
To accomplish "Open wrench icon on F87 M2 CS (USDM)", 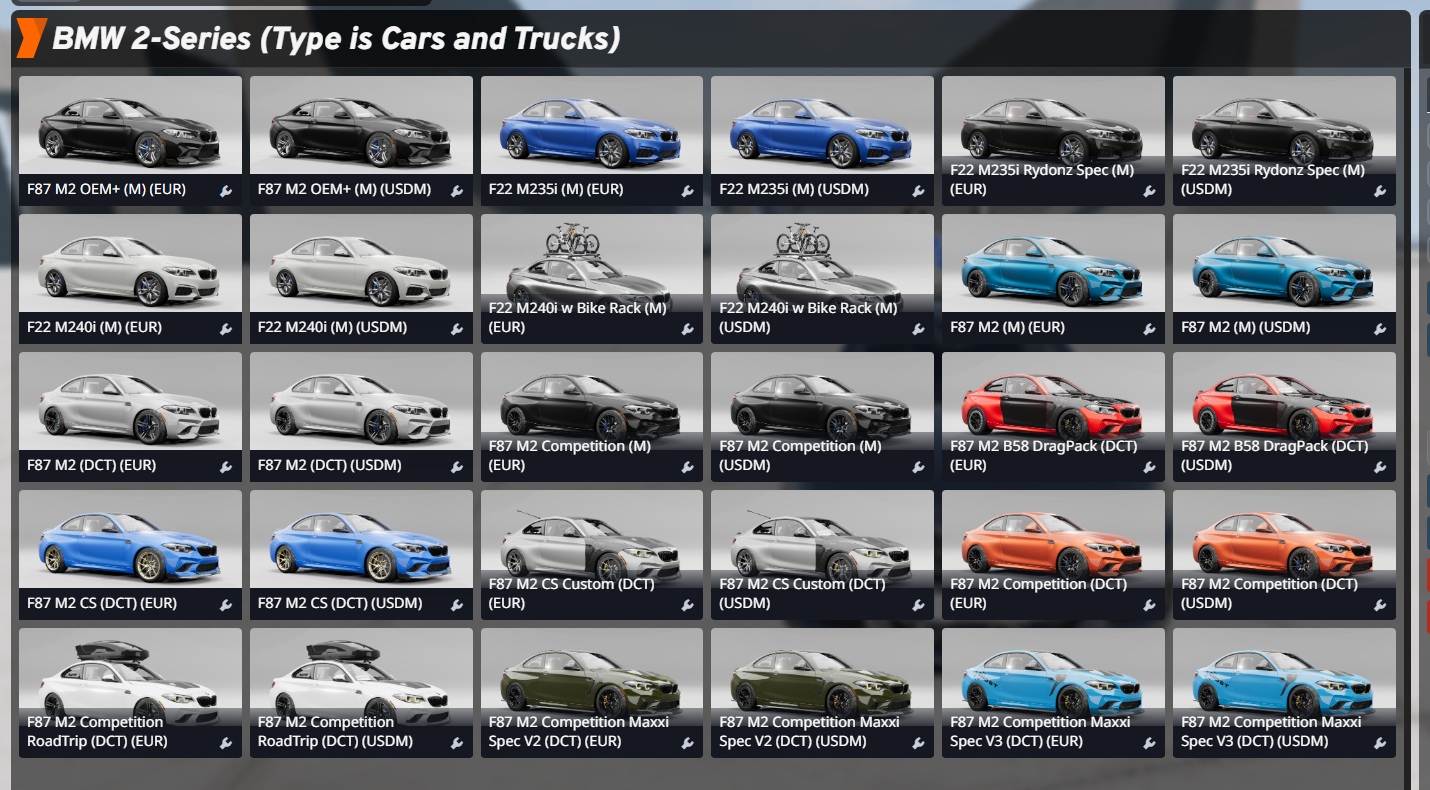I will 457,605.
